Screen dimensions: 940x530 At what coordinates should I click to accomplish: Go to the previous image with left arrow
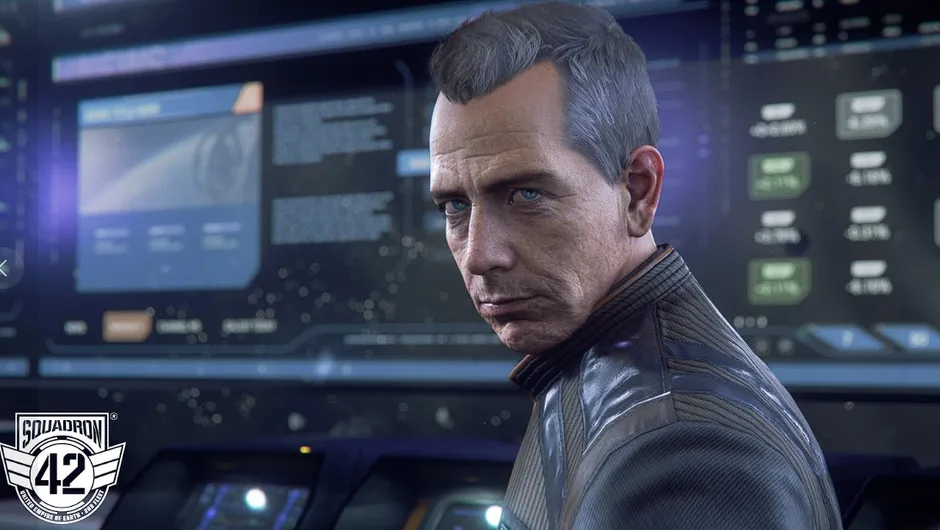(x=5, y=267)
